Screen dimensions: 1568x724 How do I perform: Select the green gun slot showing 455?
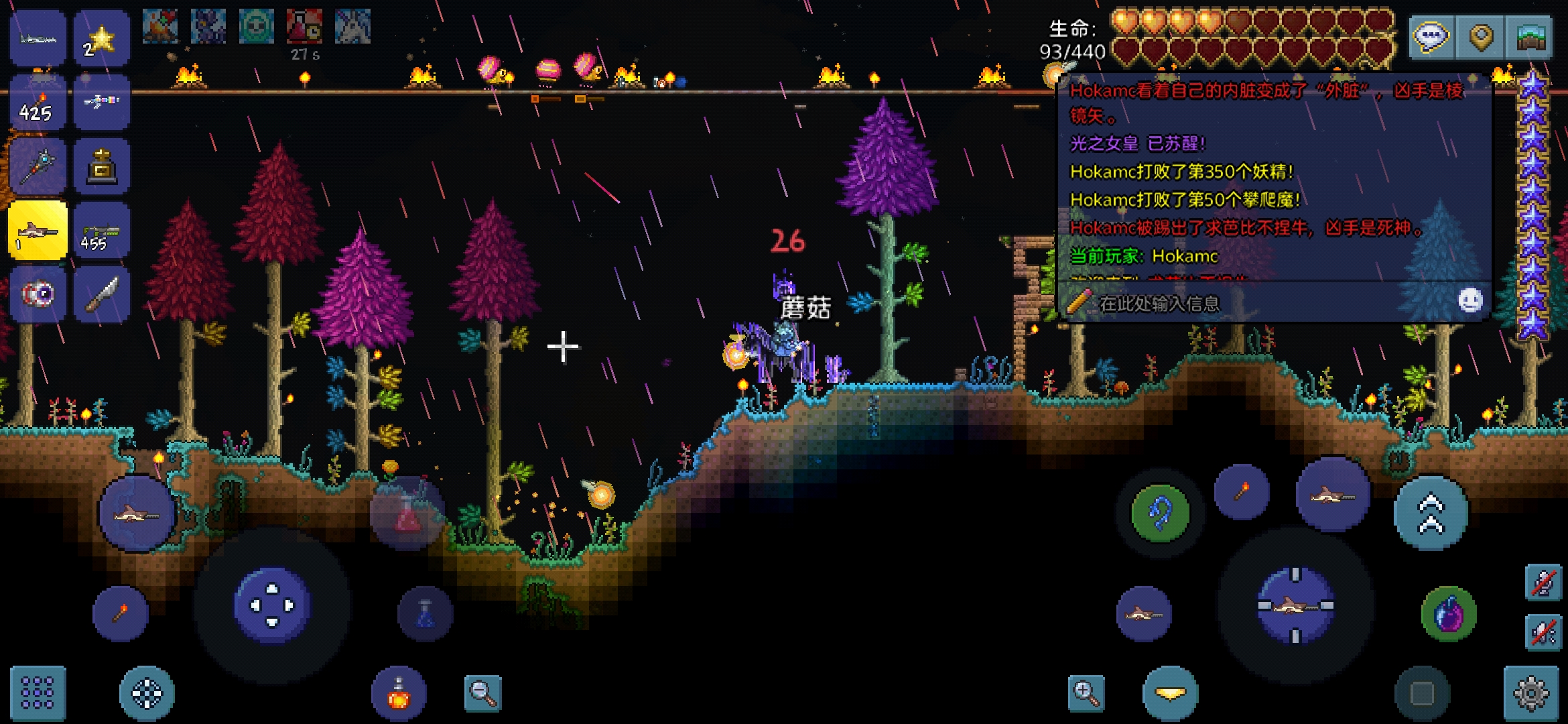pos(101,230)
